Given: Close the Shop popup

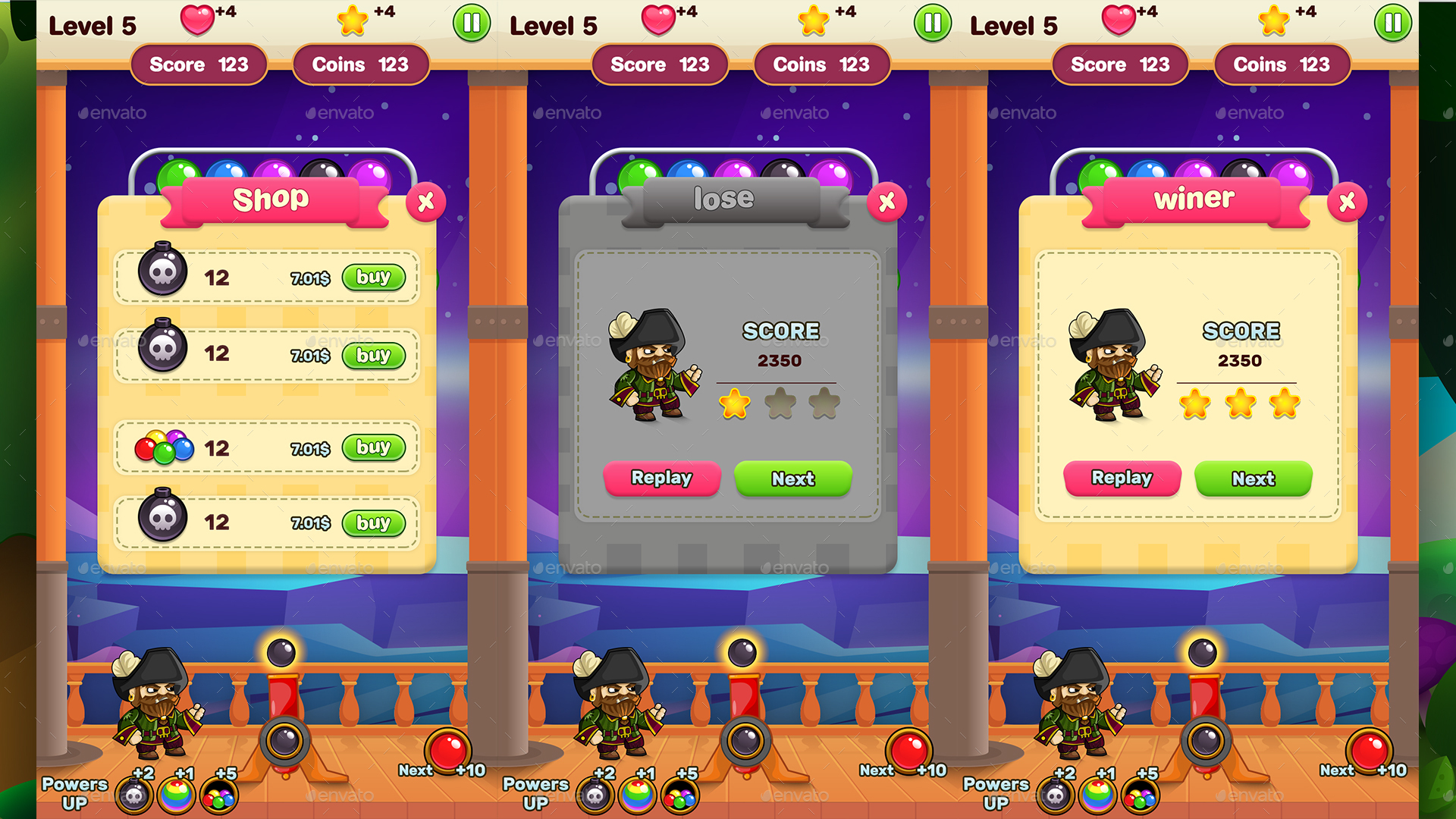Looking at the screenshot, I should 425,202.
